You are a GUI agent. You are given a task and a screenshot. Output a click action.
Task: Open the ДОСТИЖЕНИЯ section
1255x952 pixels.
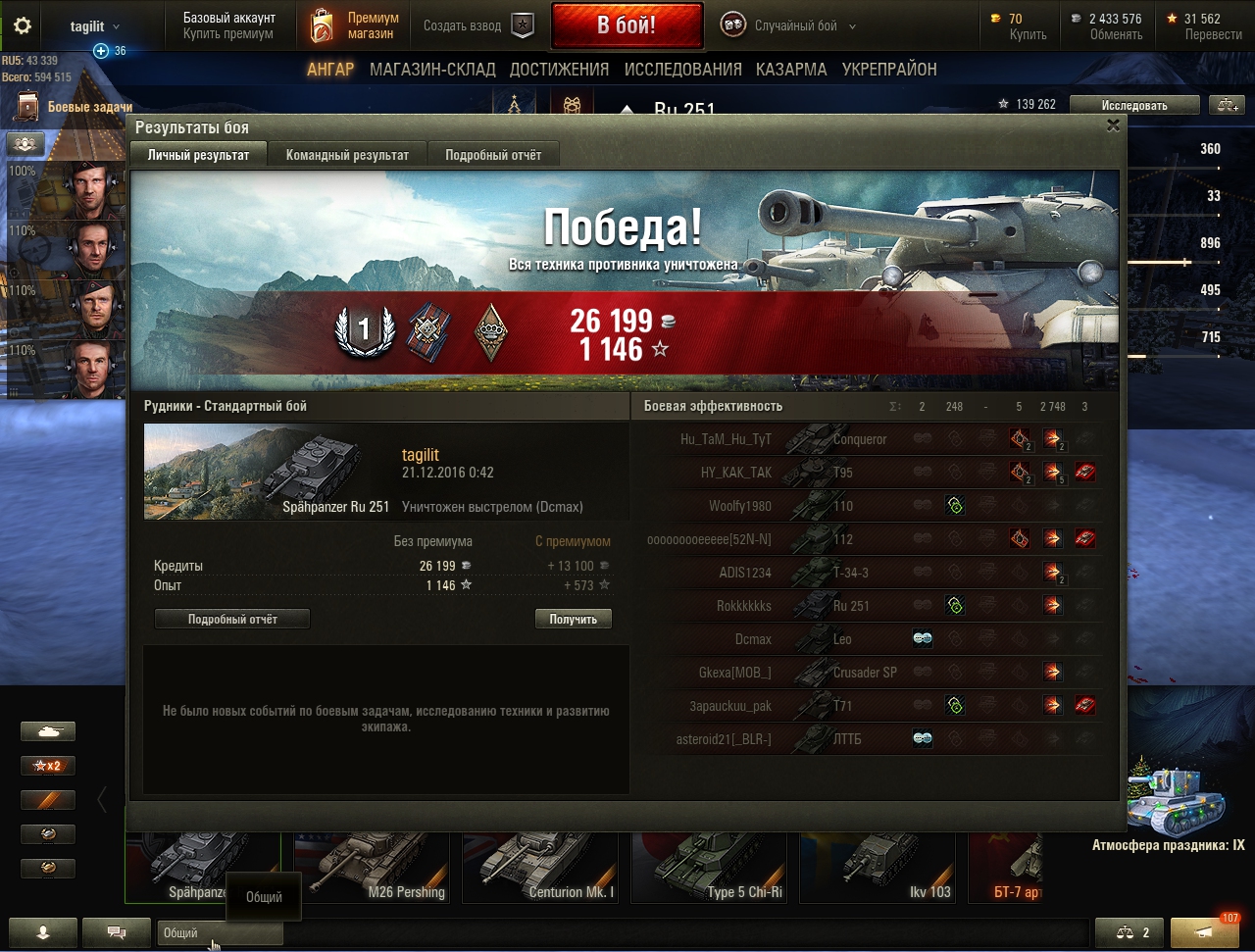click(x=559, y=70)
